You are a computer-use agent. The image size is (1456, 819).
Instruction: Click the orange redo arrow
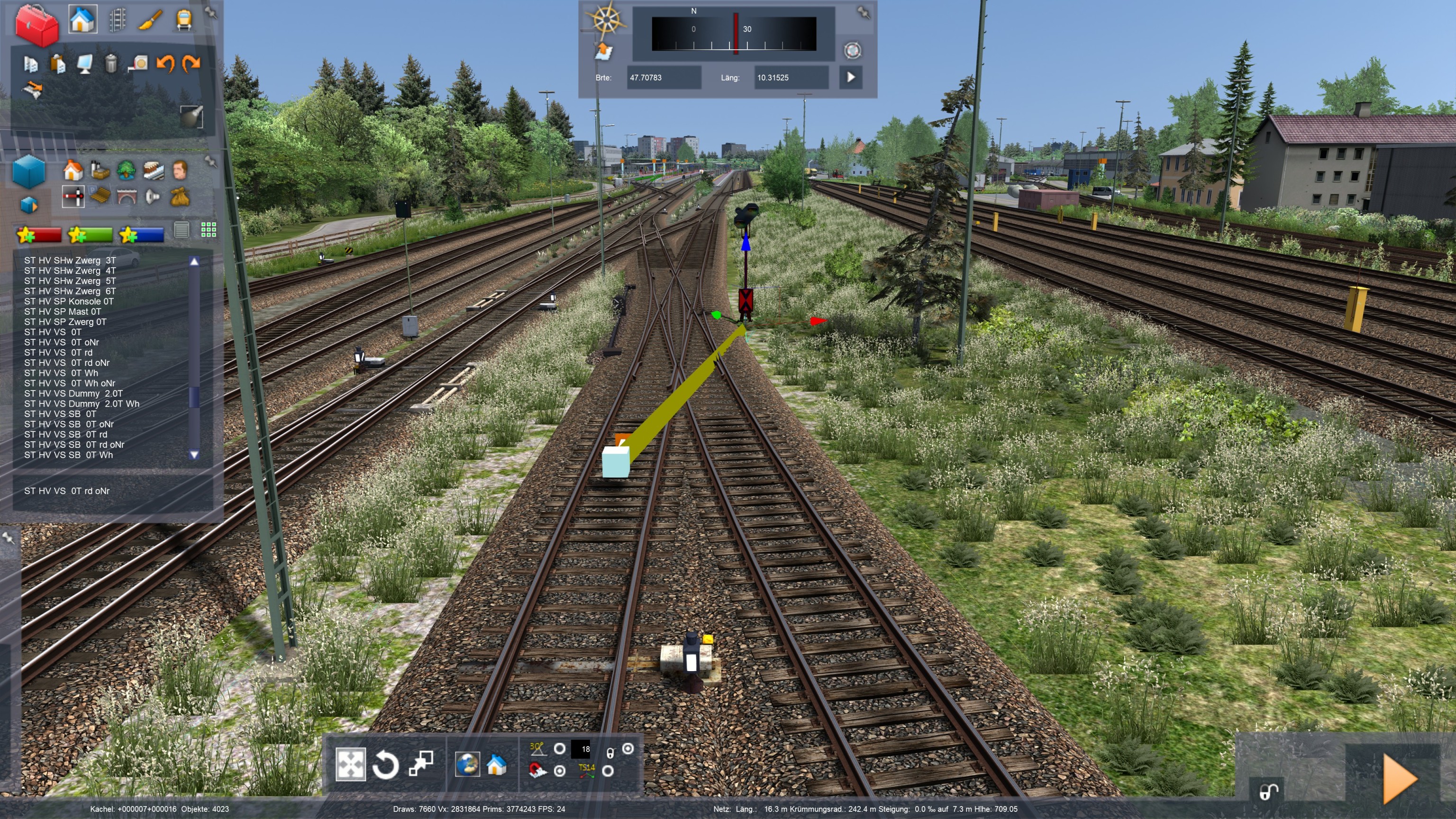(x=191, y=64)
